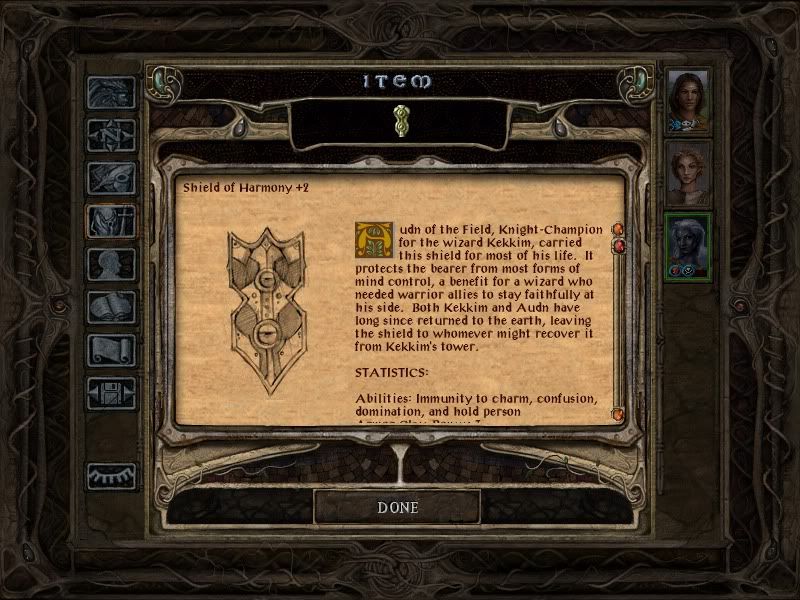This screenshot has width=800, height=600.
Task: Click the red scrollbar thumb gem
Action: (618, 246)
